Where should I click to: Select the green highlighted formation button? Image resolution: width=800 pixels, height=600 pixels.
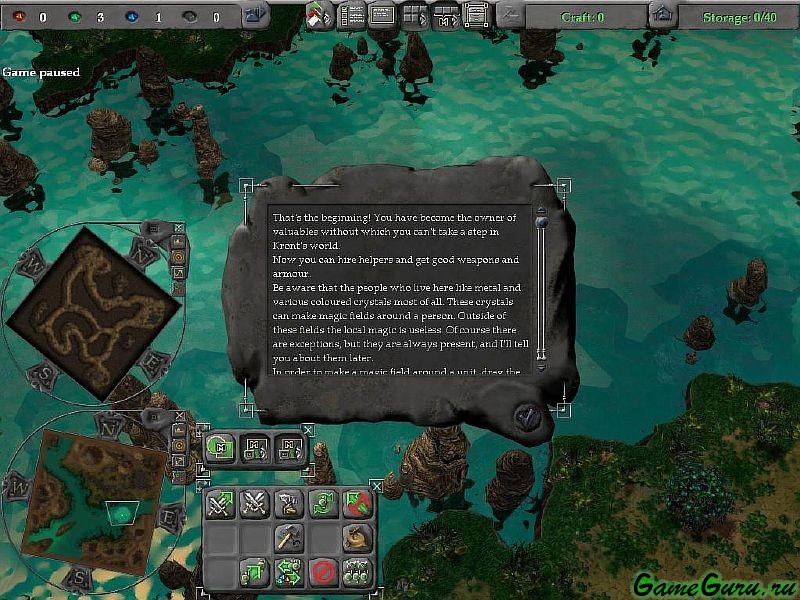[x=220, y=447]
